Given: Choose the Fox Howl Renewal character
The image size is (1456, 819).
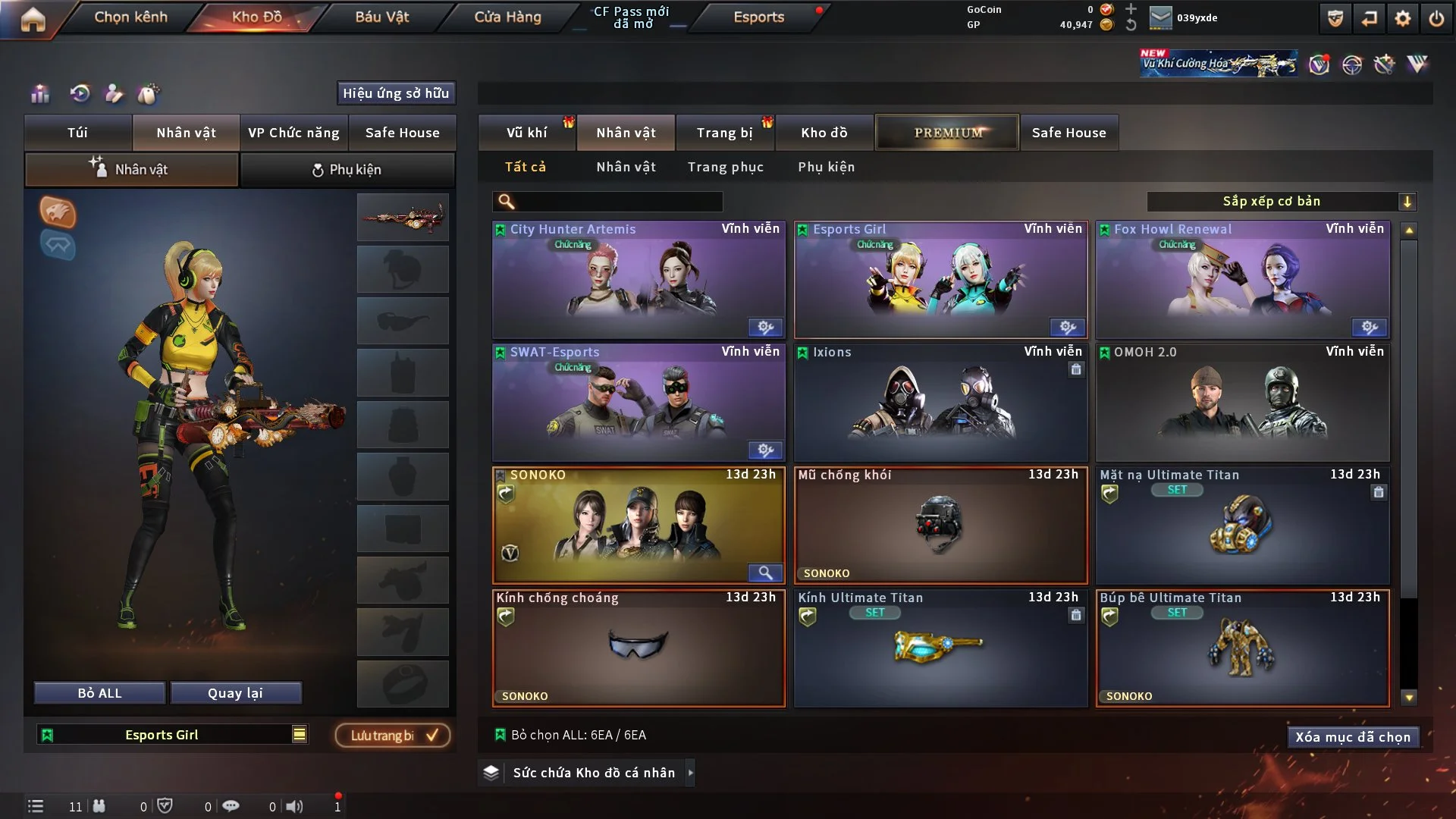Looking at the screenshot, I should (1242, 280).
